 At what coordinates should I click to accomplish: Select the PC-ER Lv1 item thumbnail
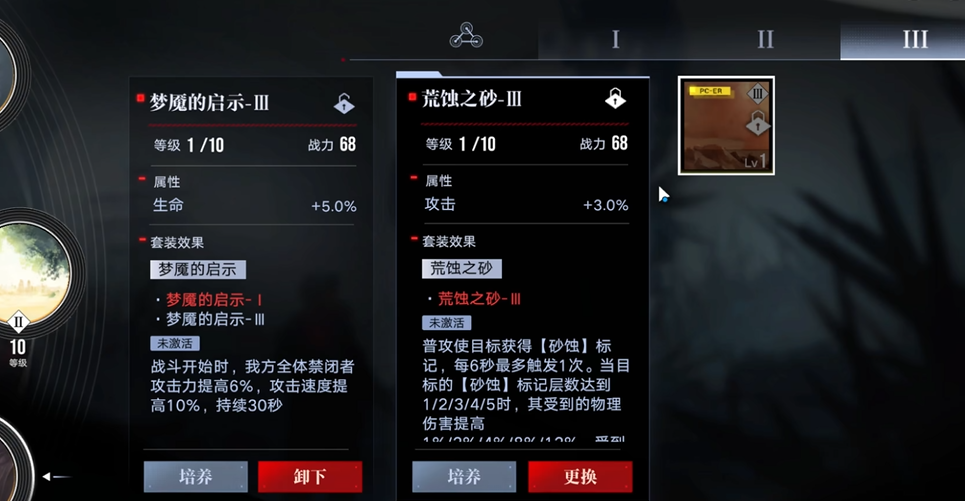(726, 126)
